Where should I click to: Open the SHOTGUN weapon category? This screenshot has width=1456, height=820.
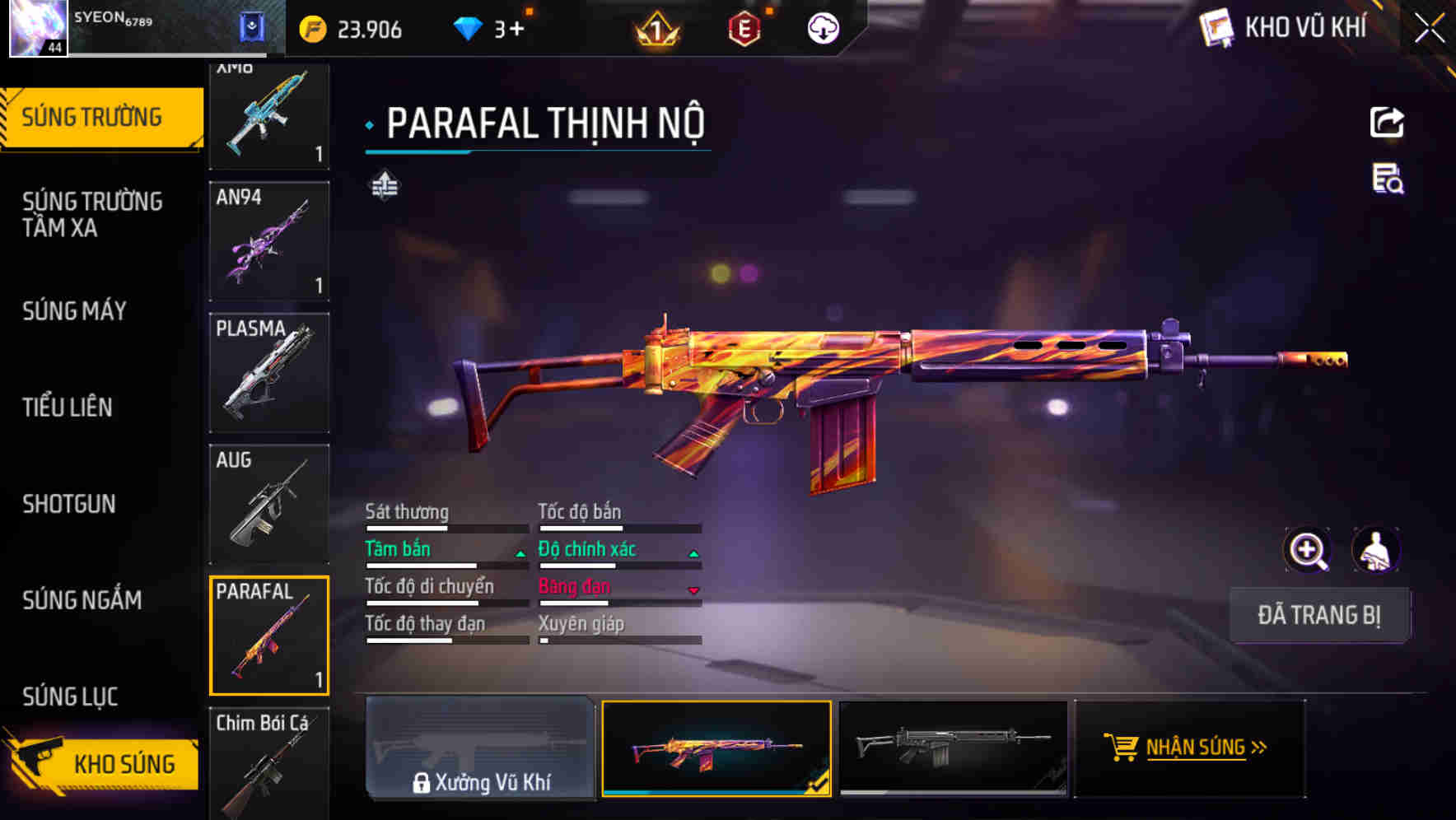click(69, 504)
